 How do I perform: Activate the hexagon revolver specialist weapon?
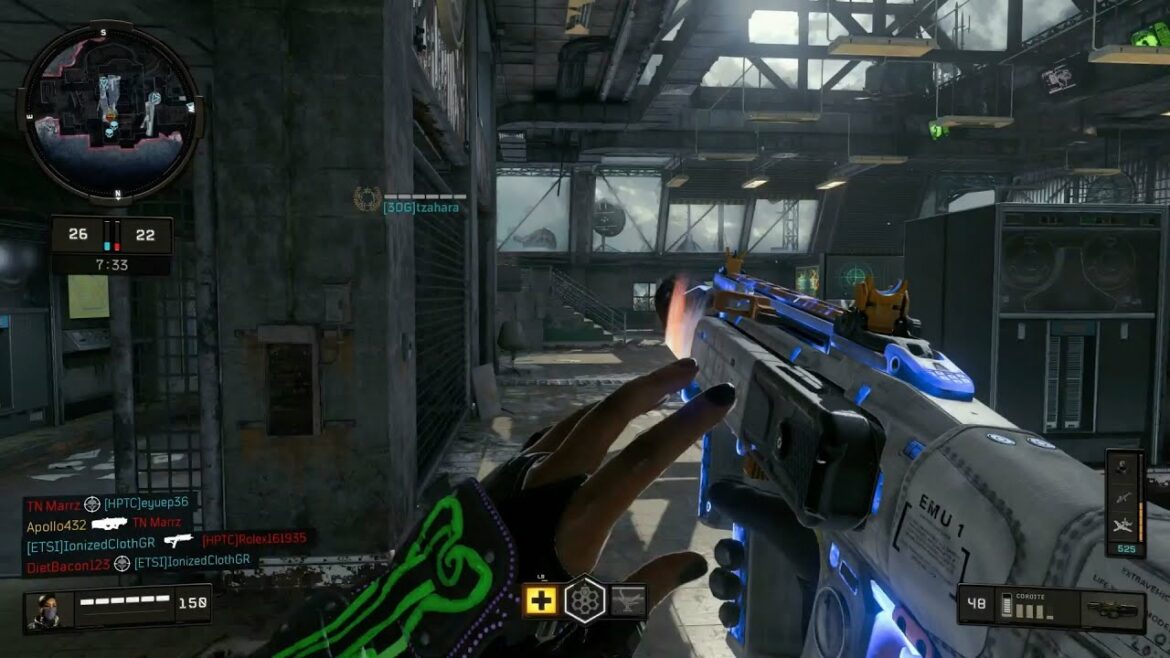[x=584, y=600]
